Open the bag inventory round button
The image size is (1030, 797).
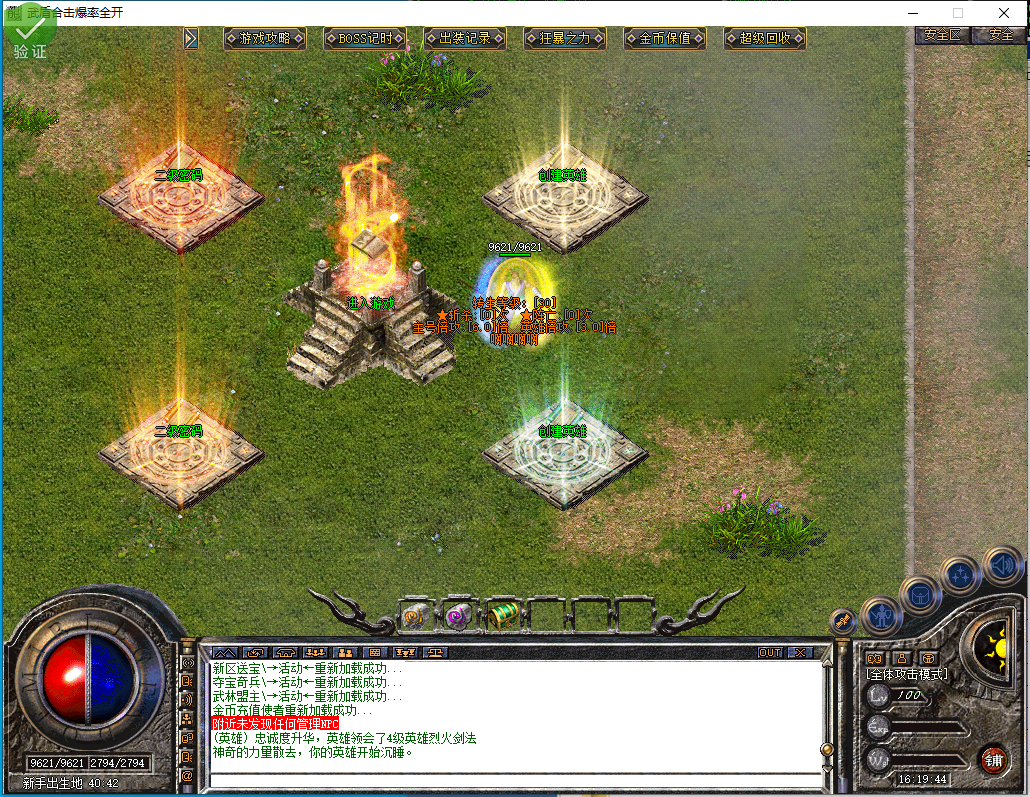click(x=920, y=596)
